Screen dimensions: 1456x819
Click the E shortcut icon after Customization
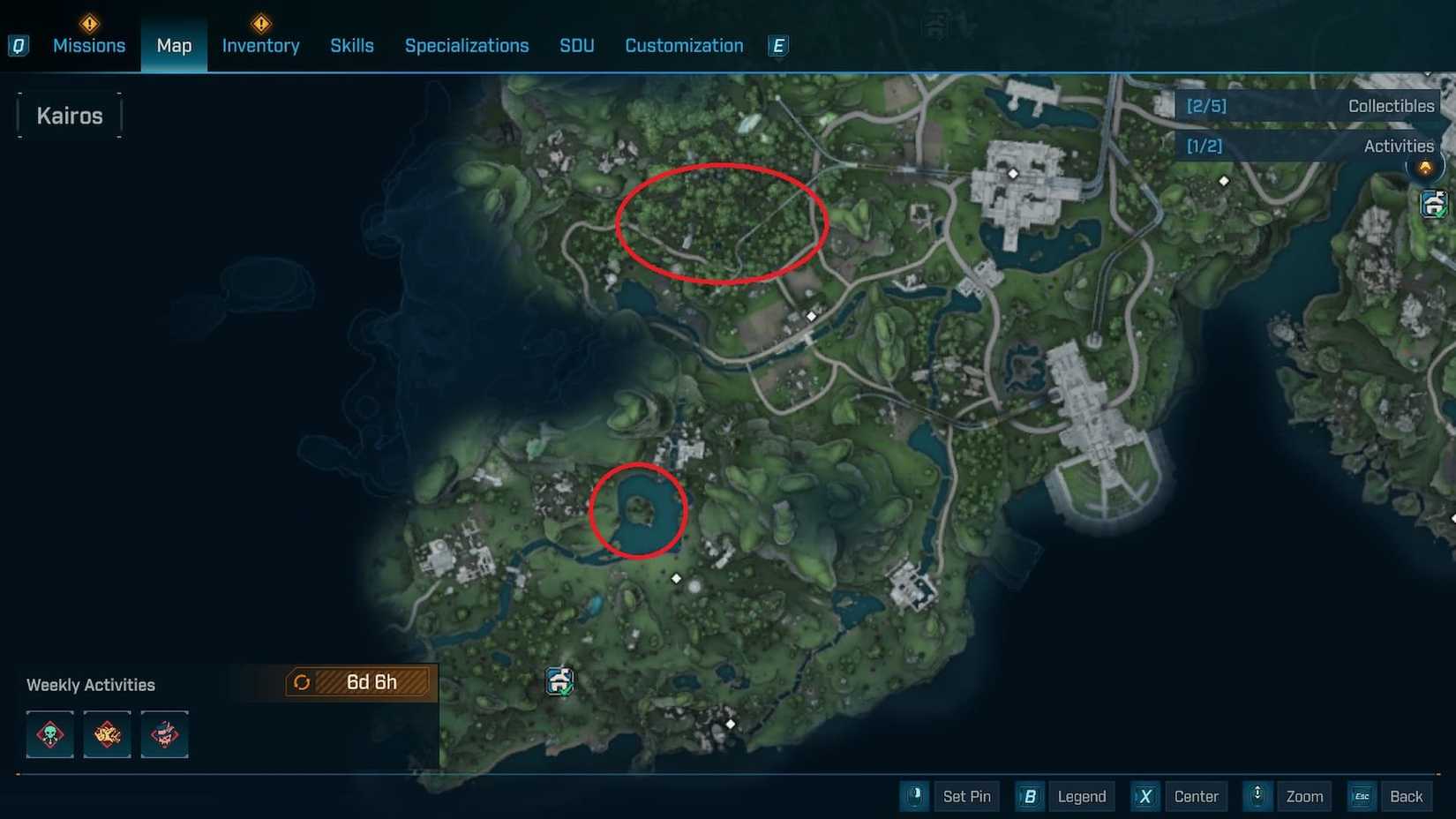click(777, 45)
